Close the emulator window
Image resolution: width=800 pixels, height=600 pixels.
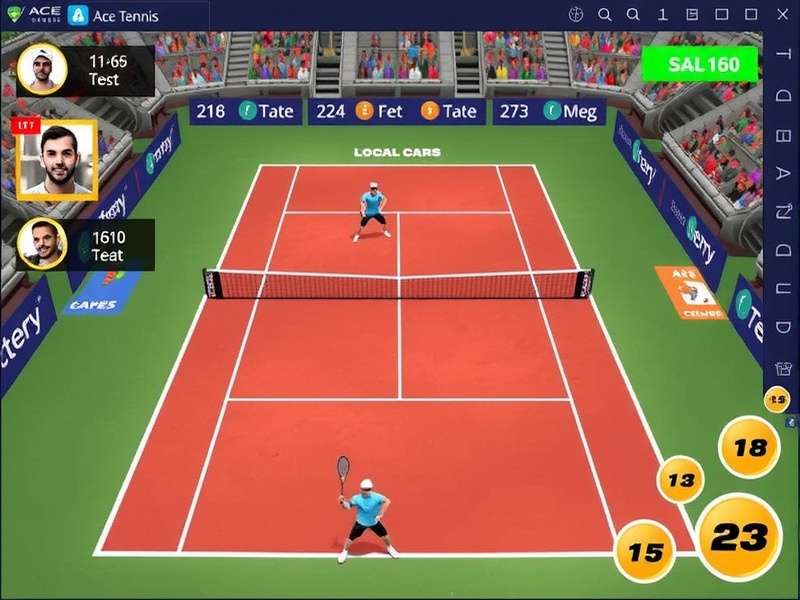(780, 15)
